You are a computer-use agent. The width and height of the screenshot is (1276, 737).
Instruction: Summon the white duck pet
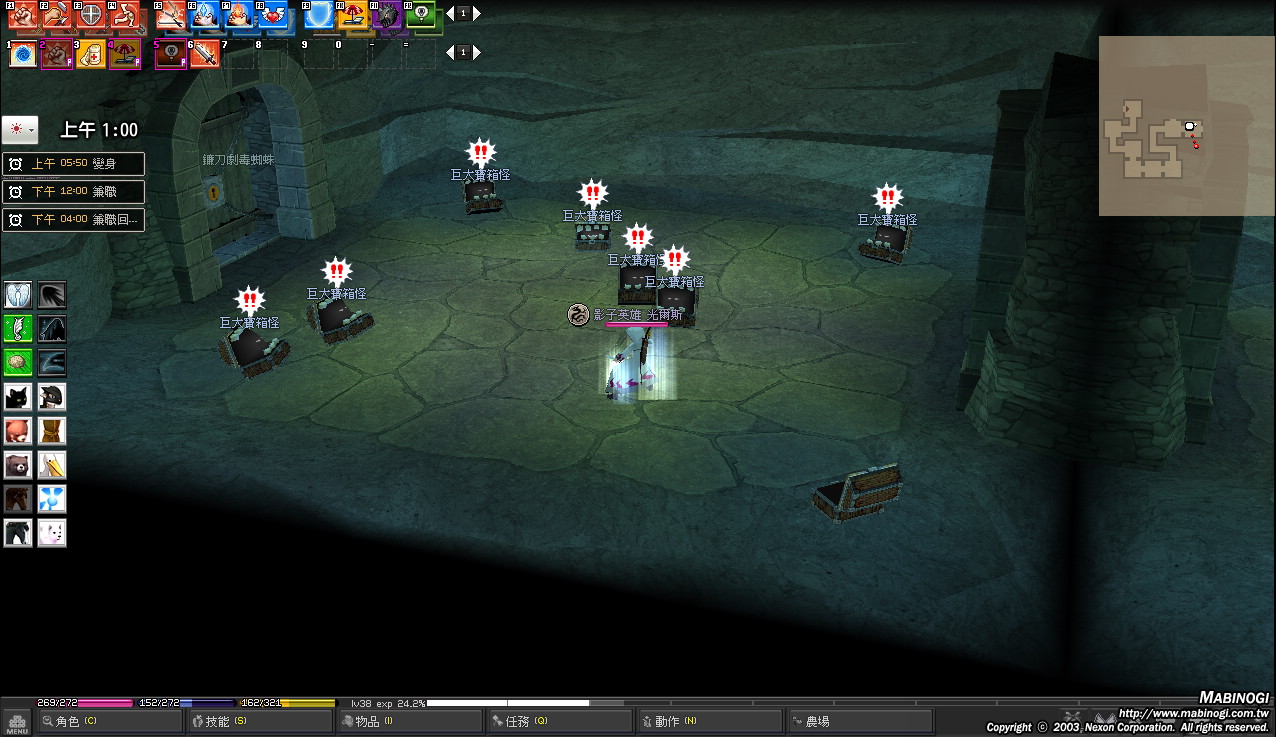tap(52, 465)
